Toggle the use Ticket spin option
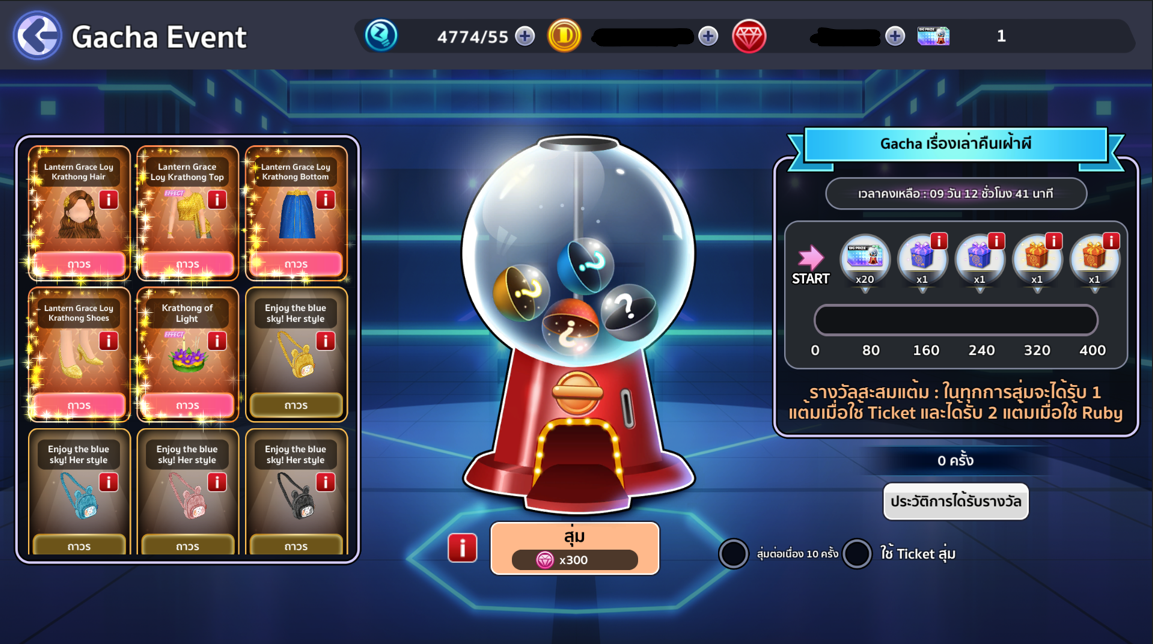The width and height of the screenshot is (1153, 644). tap(857, 554)
